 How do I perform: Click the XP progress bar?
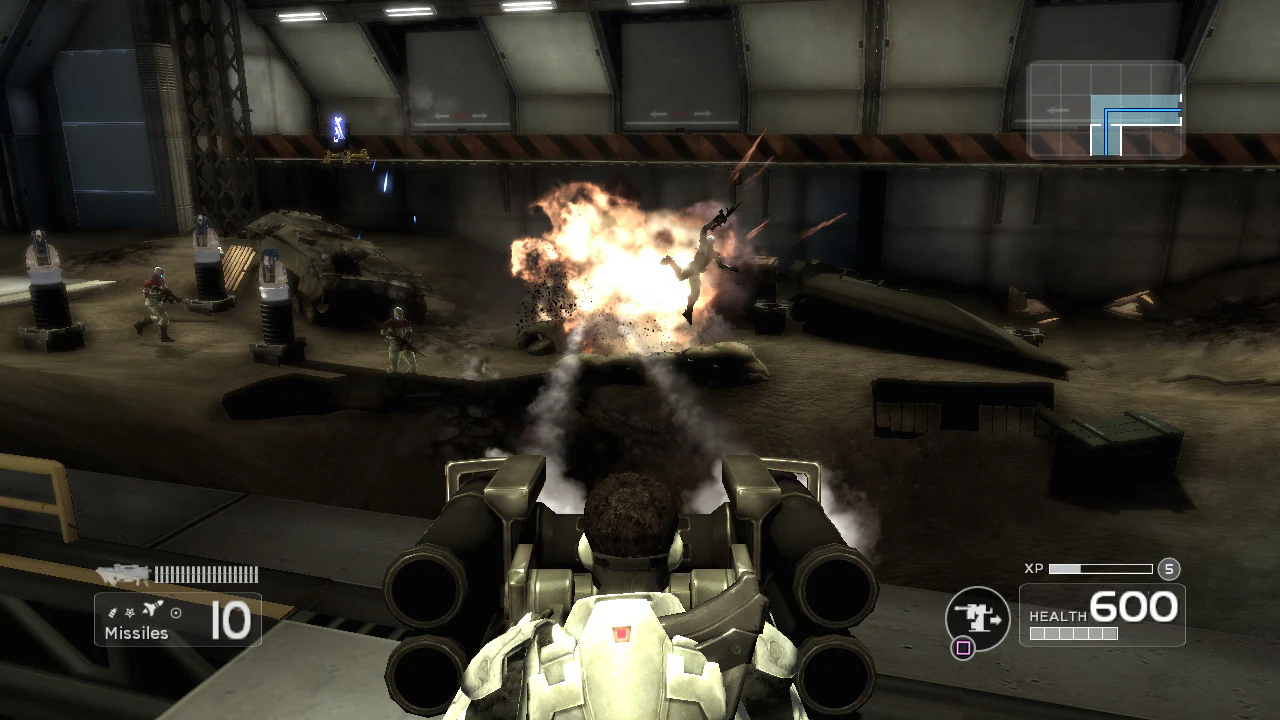[1100, 569]
